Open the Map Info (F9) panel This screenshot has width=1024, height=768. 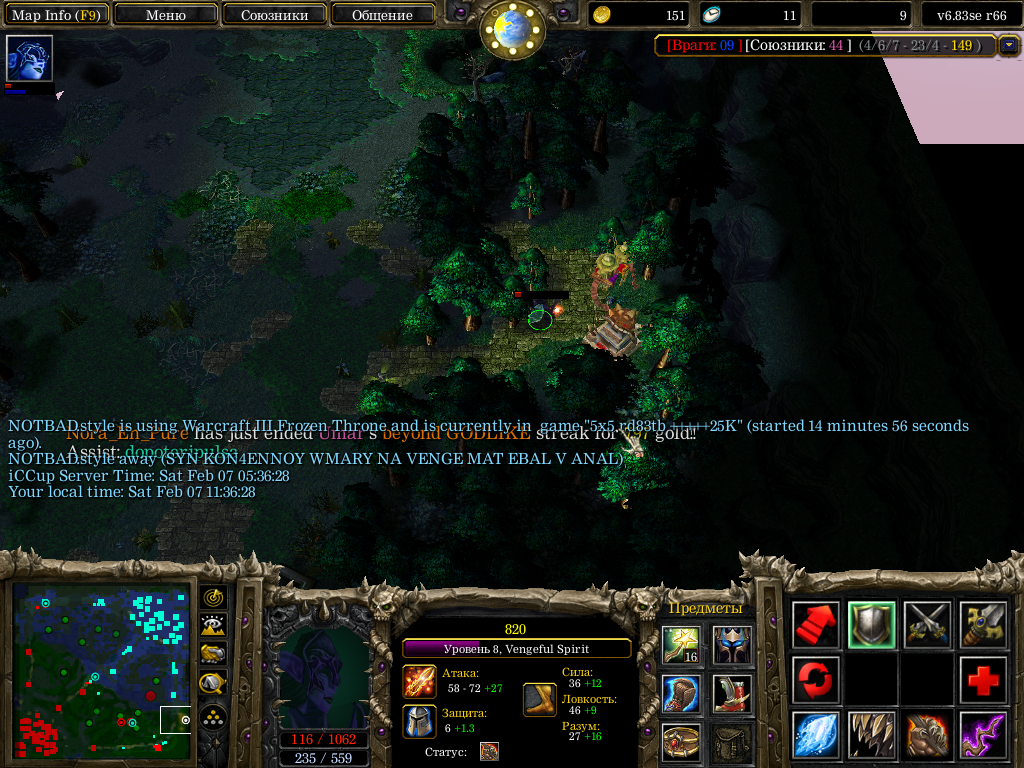coord(56,15)
